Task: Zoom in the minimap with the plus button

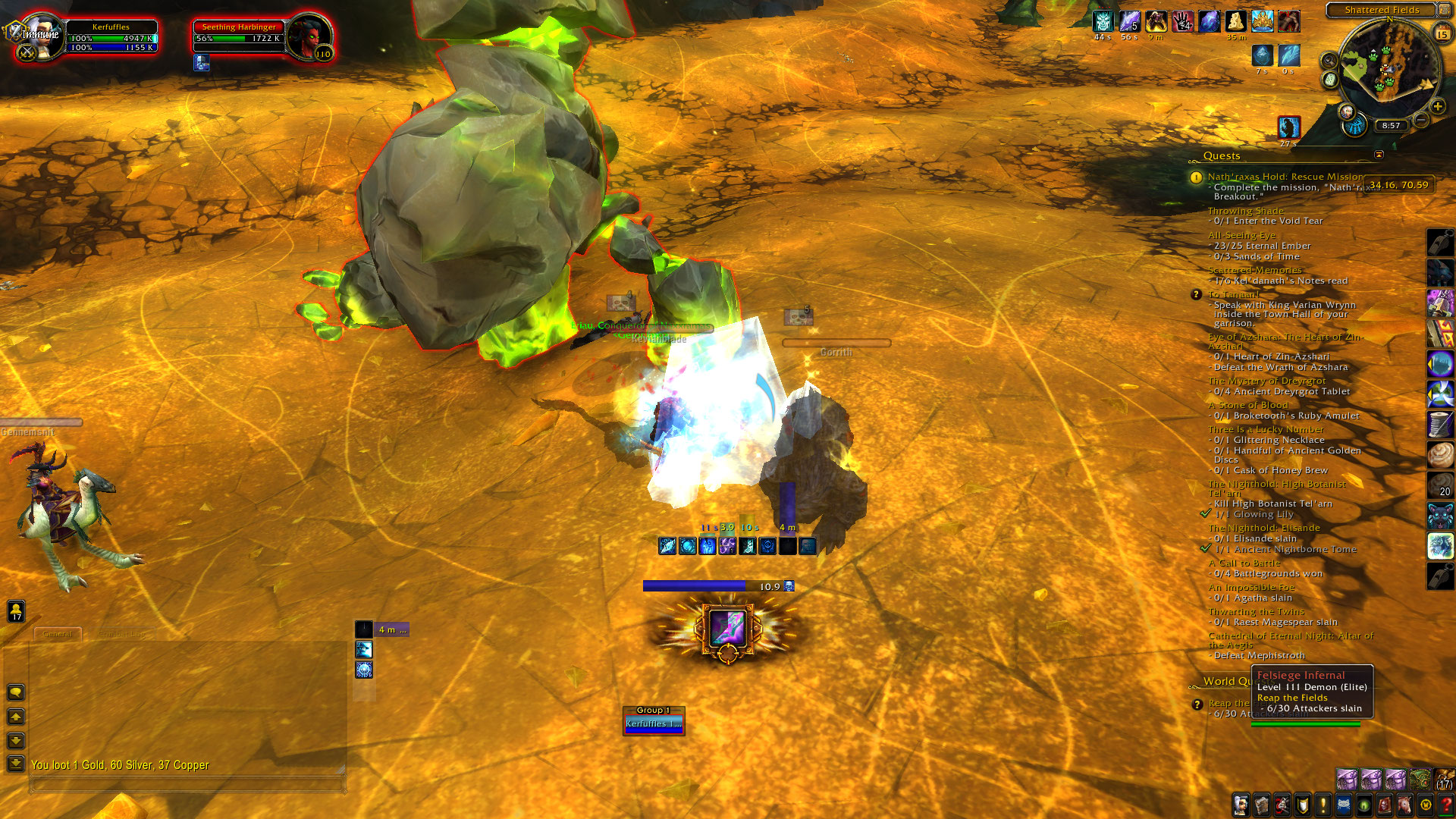Action: coord(1437,106)
